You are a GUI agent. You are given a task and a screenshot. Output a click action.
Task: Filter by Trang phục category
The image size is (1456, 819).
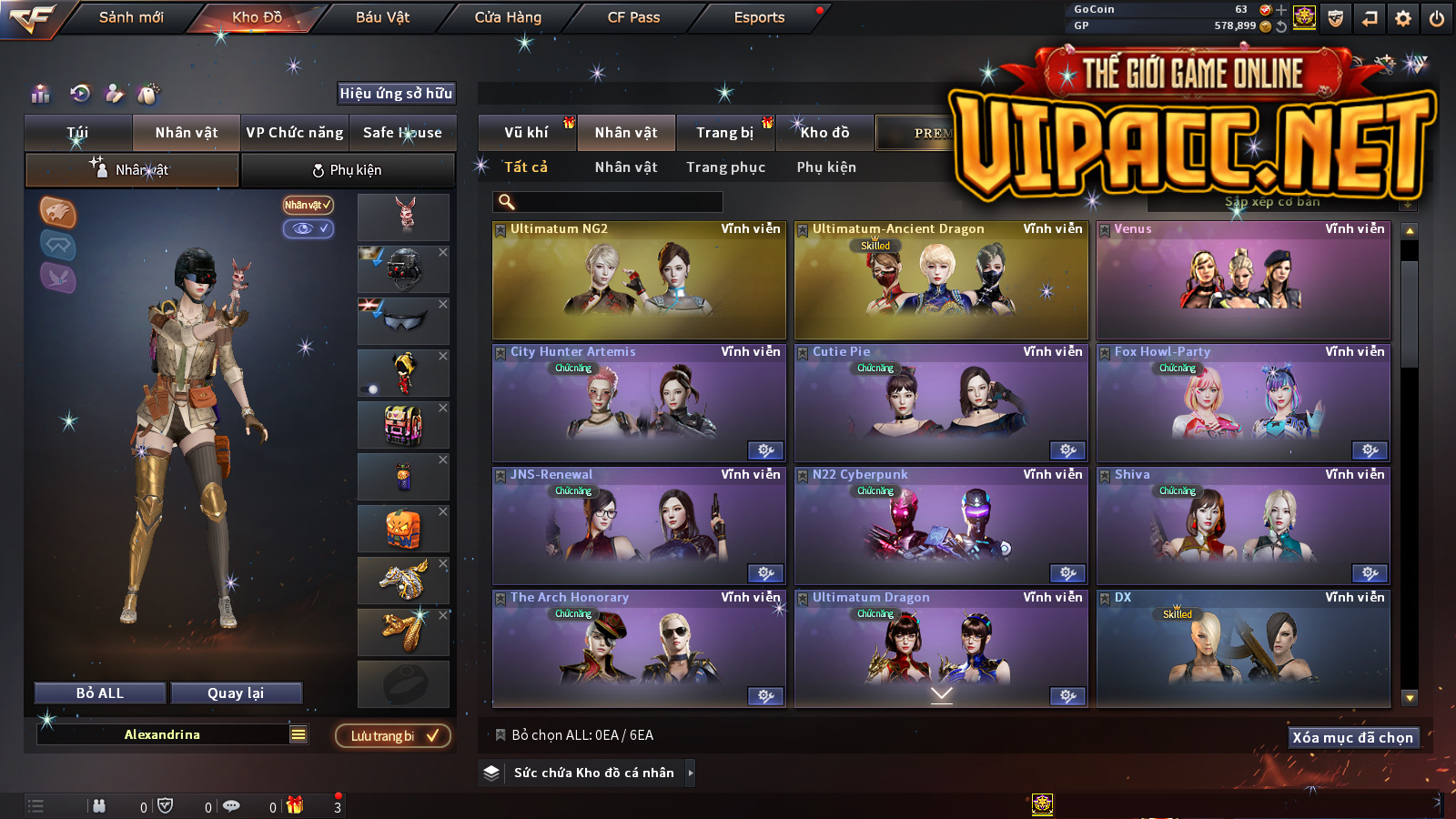[725, 167]
